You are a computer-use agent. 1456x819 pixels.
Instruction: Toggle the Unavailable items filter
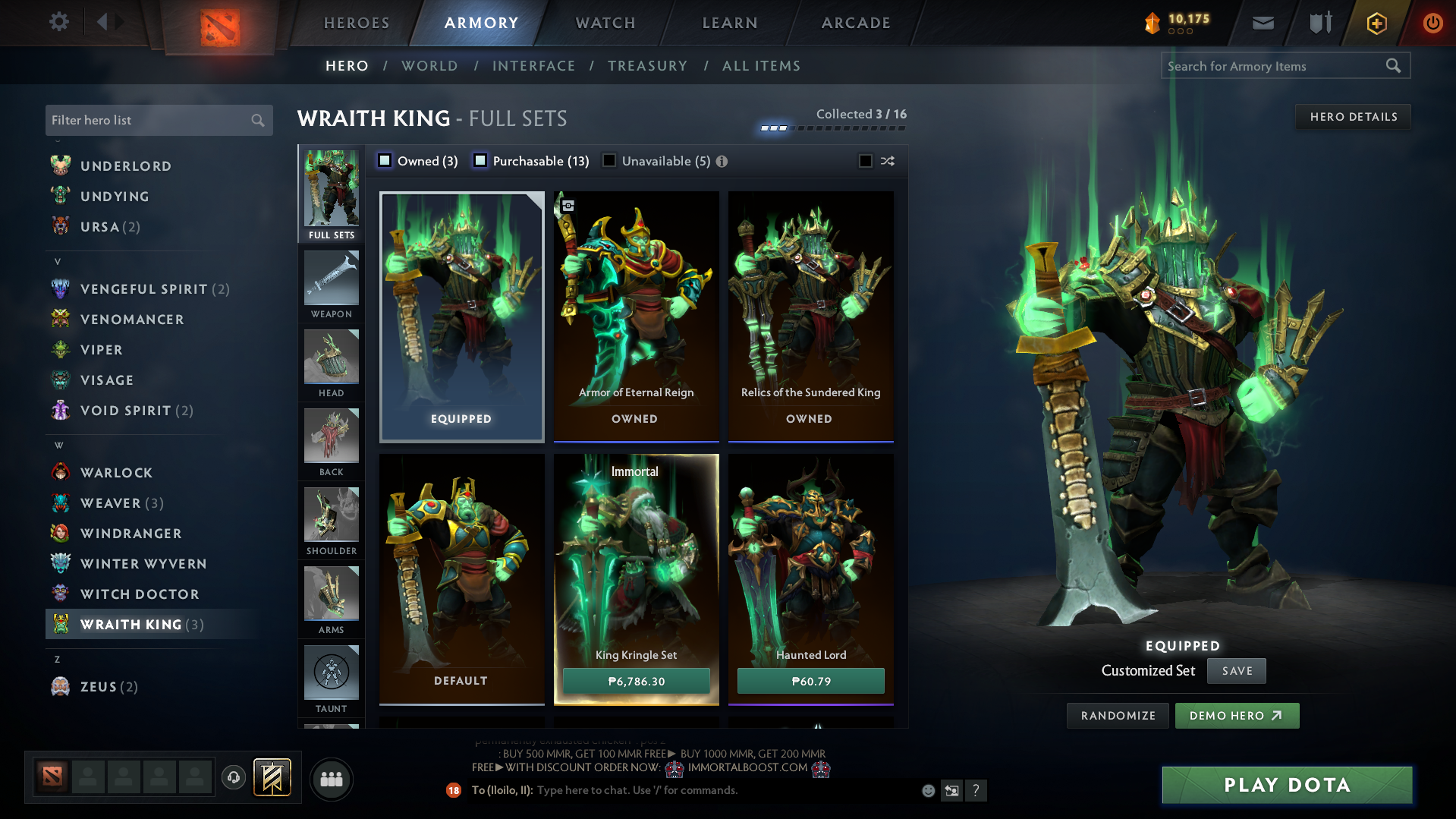point(609,161)
